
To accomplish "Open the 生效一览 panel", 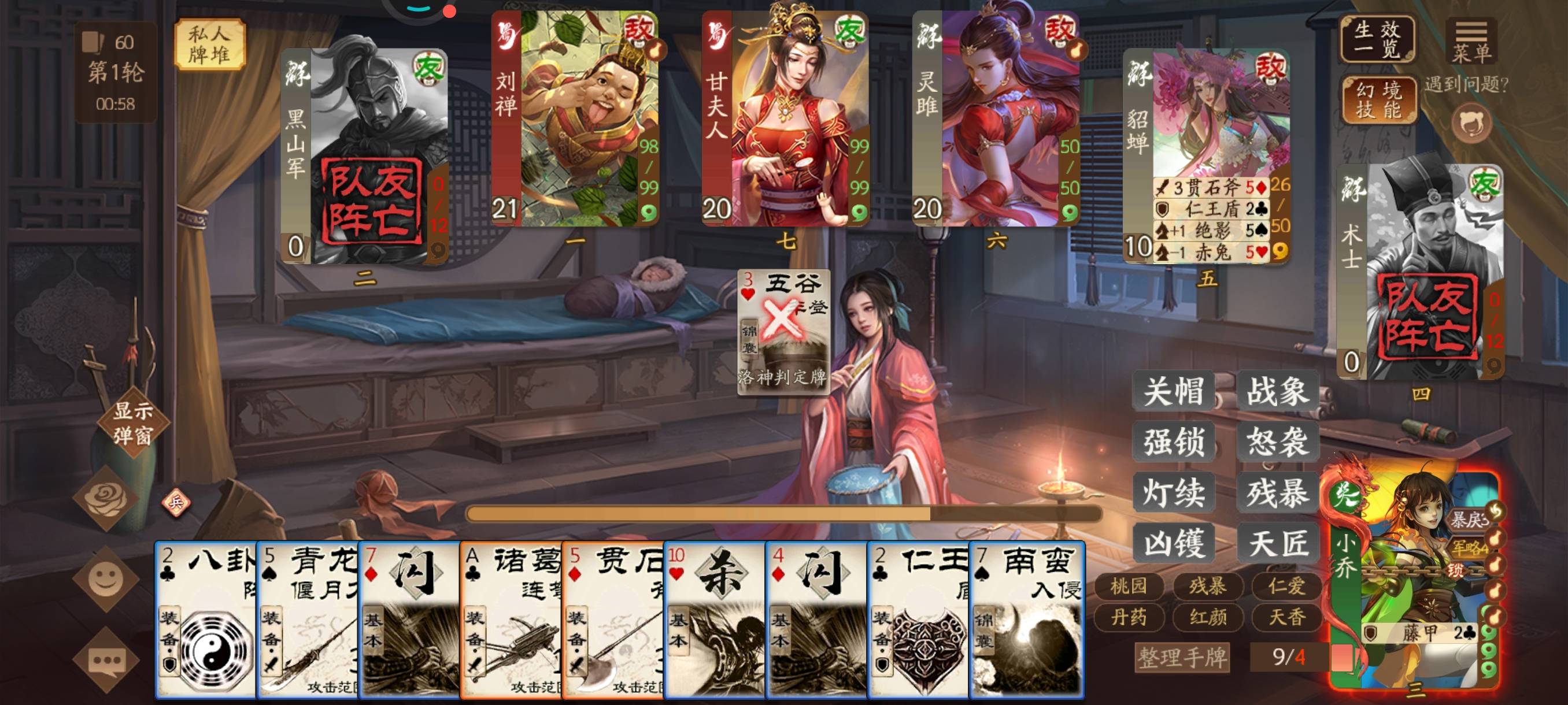I will point(1377,39).
